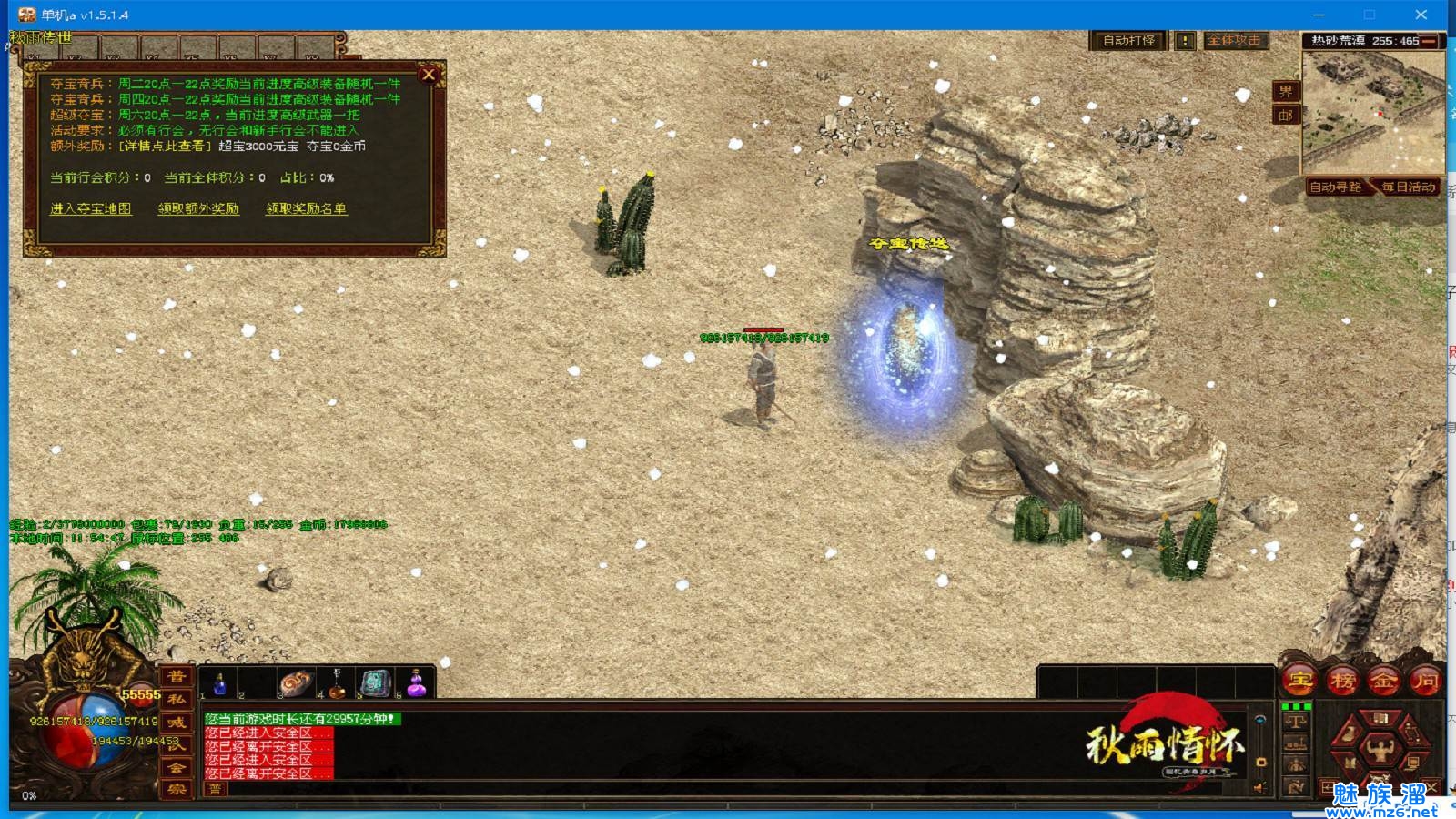Use the blue potion in hotbar slot 1

[219, 683]
